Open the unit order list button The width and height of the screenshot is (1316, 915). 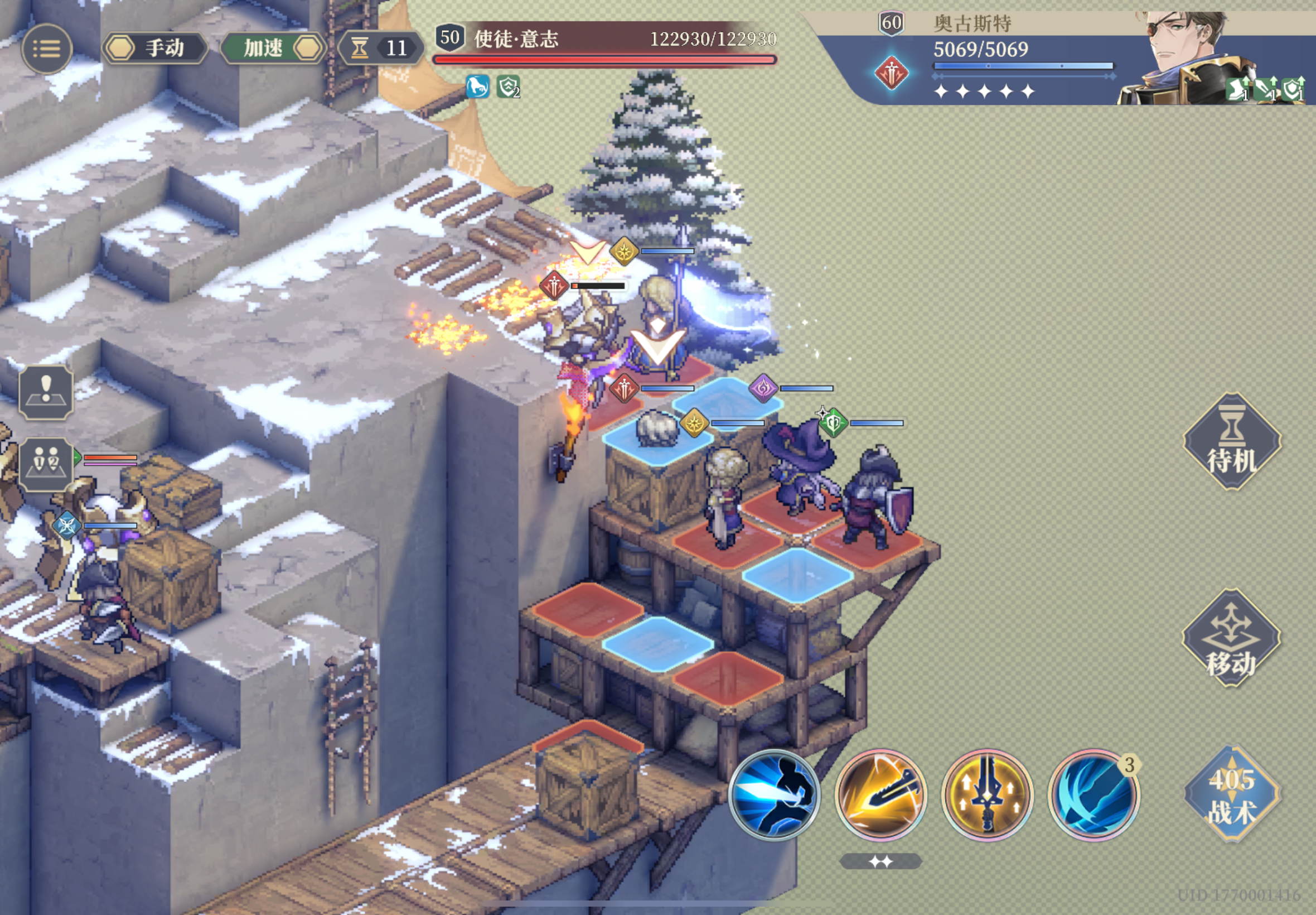[x=46, y=464]
